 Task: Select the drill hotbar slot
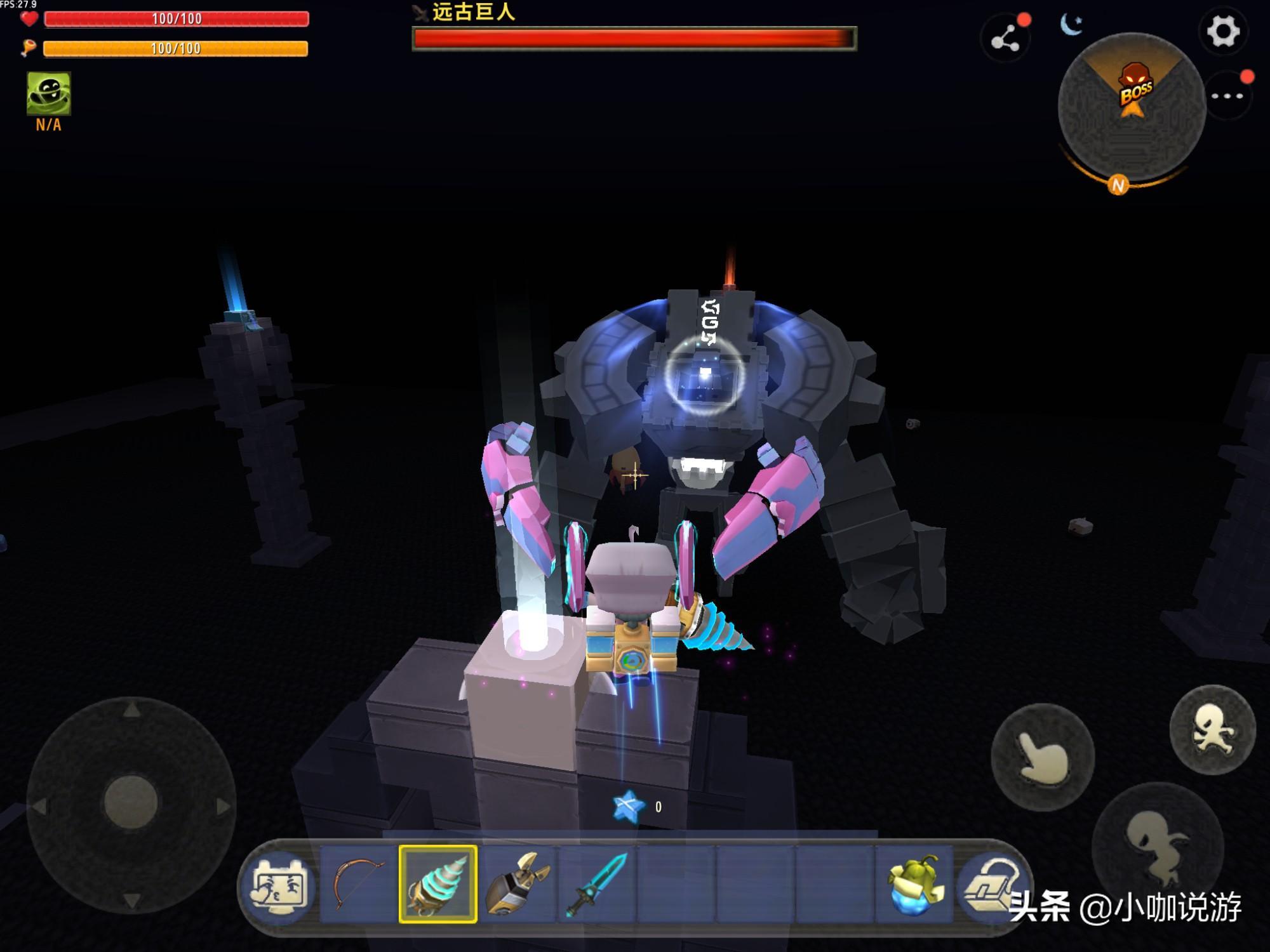[x=438, y=883]
